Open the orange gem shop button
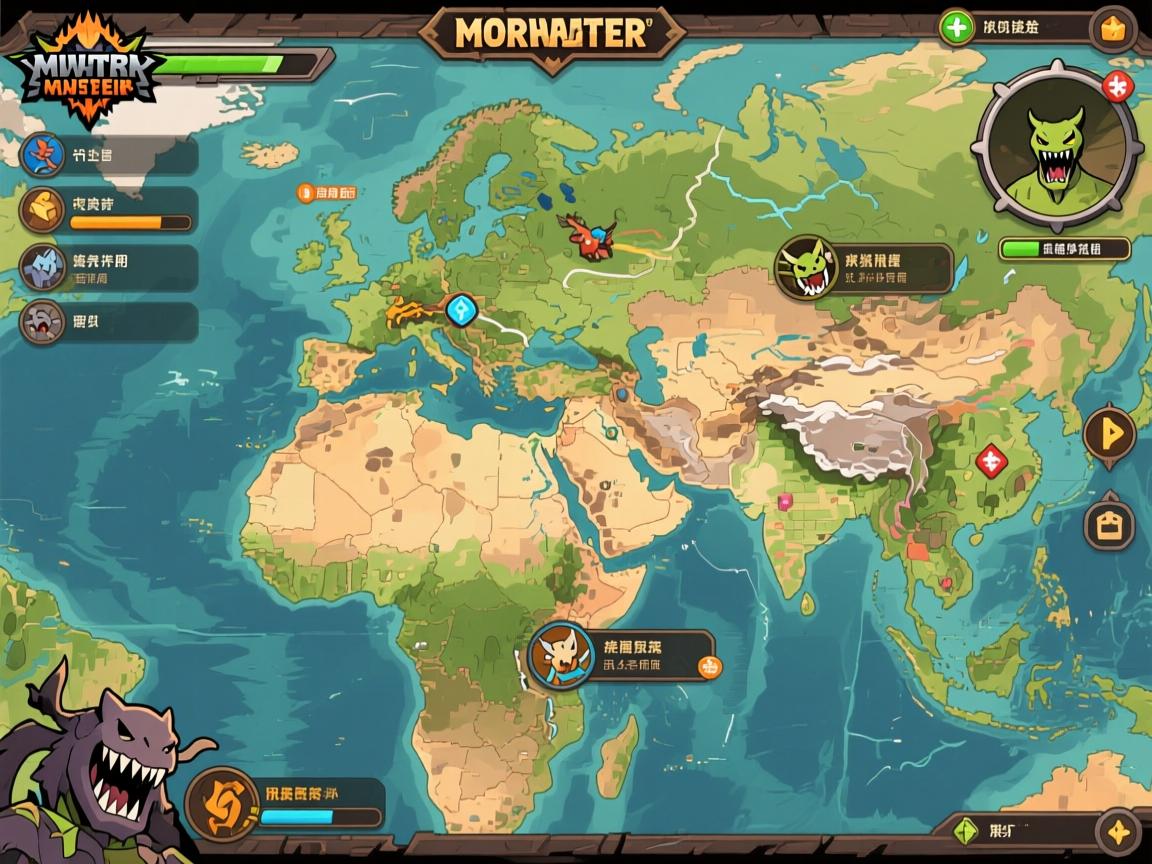Image resolution: width=1152 pixels, height=864 pixels. coord(1112,29)
